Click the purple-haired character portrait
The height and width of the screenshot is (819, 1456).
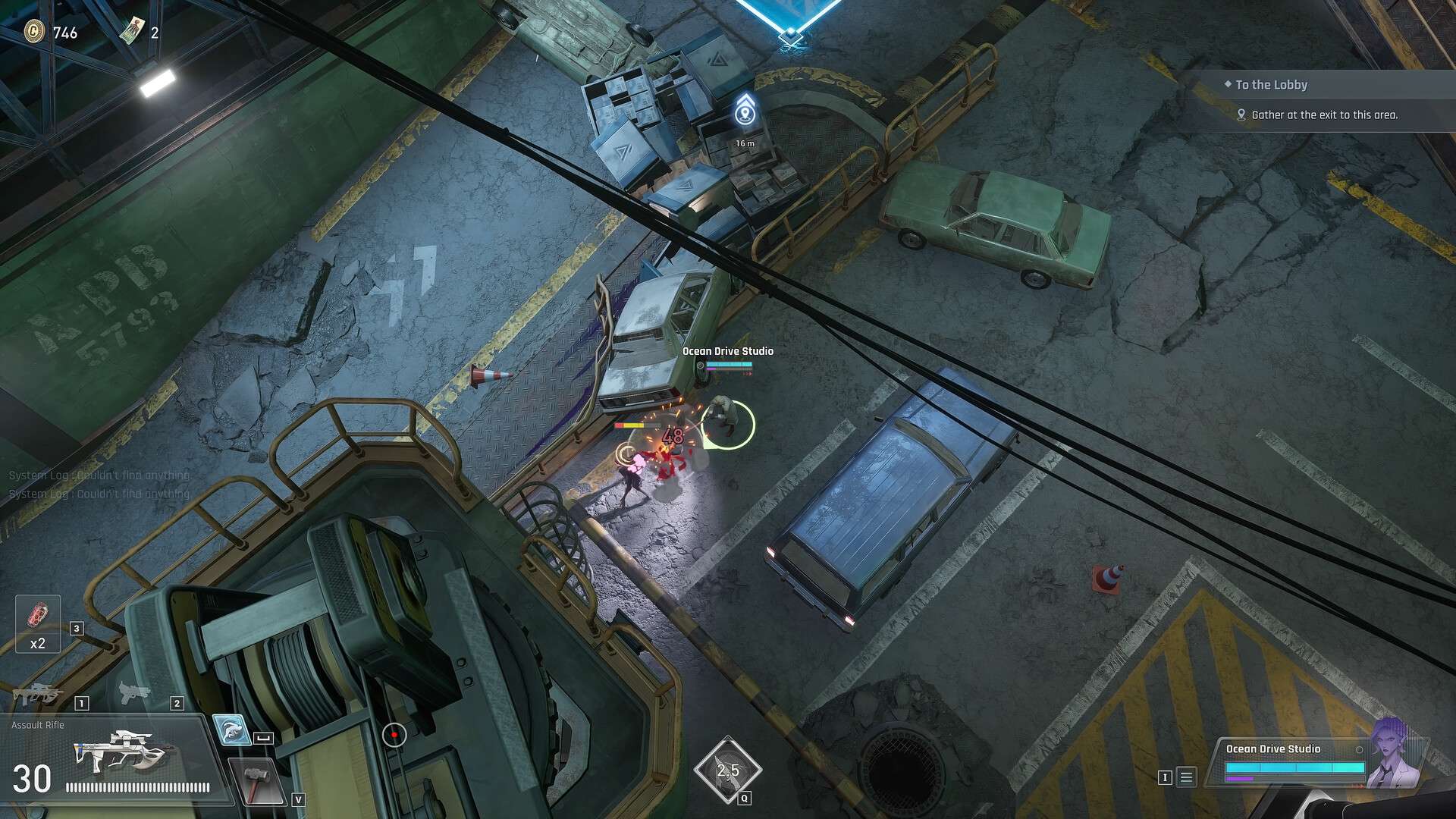tap(1395, 753)
